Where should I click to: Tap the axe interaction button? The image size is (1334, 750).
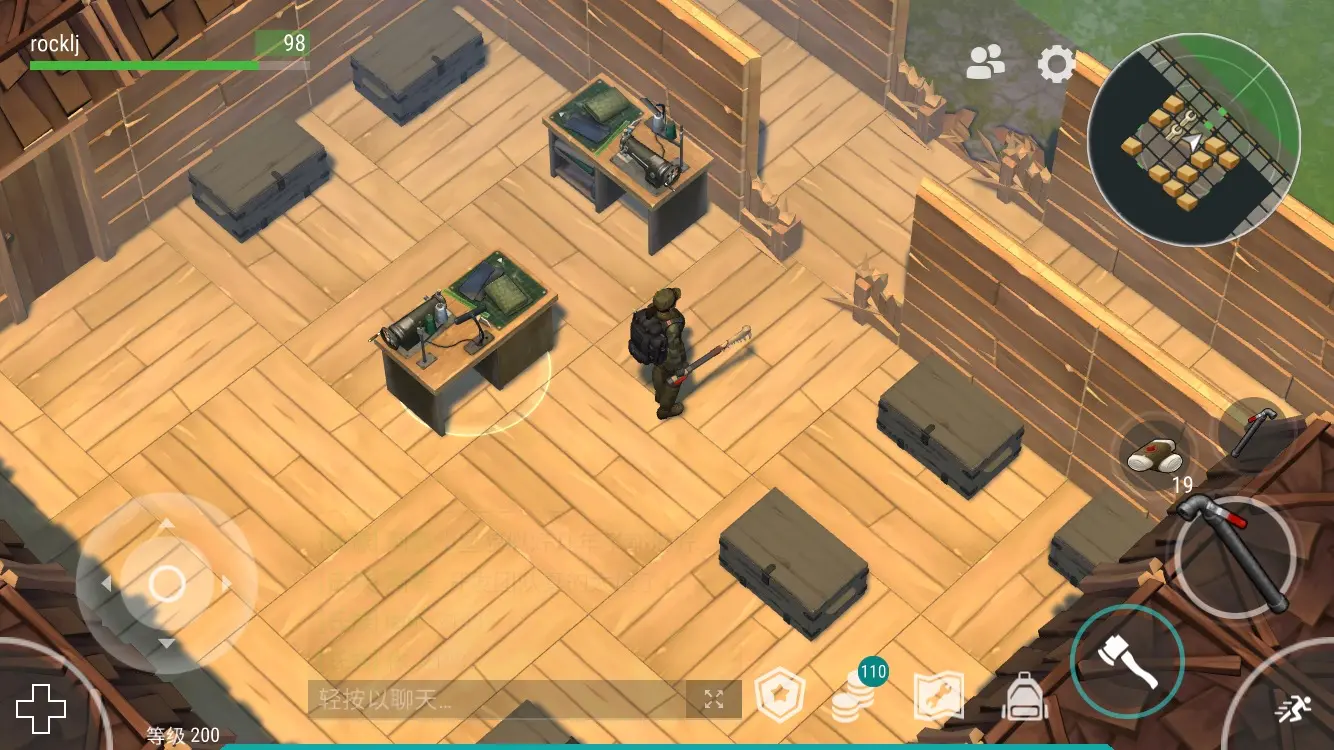(1127, 661)
